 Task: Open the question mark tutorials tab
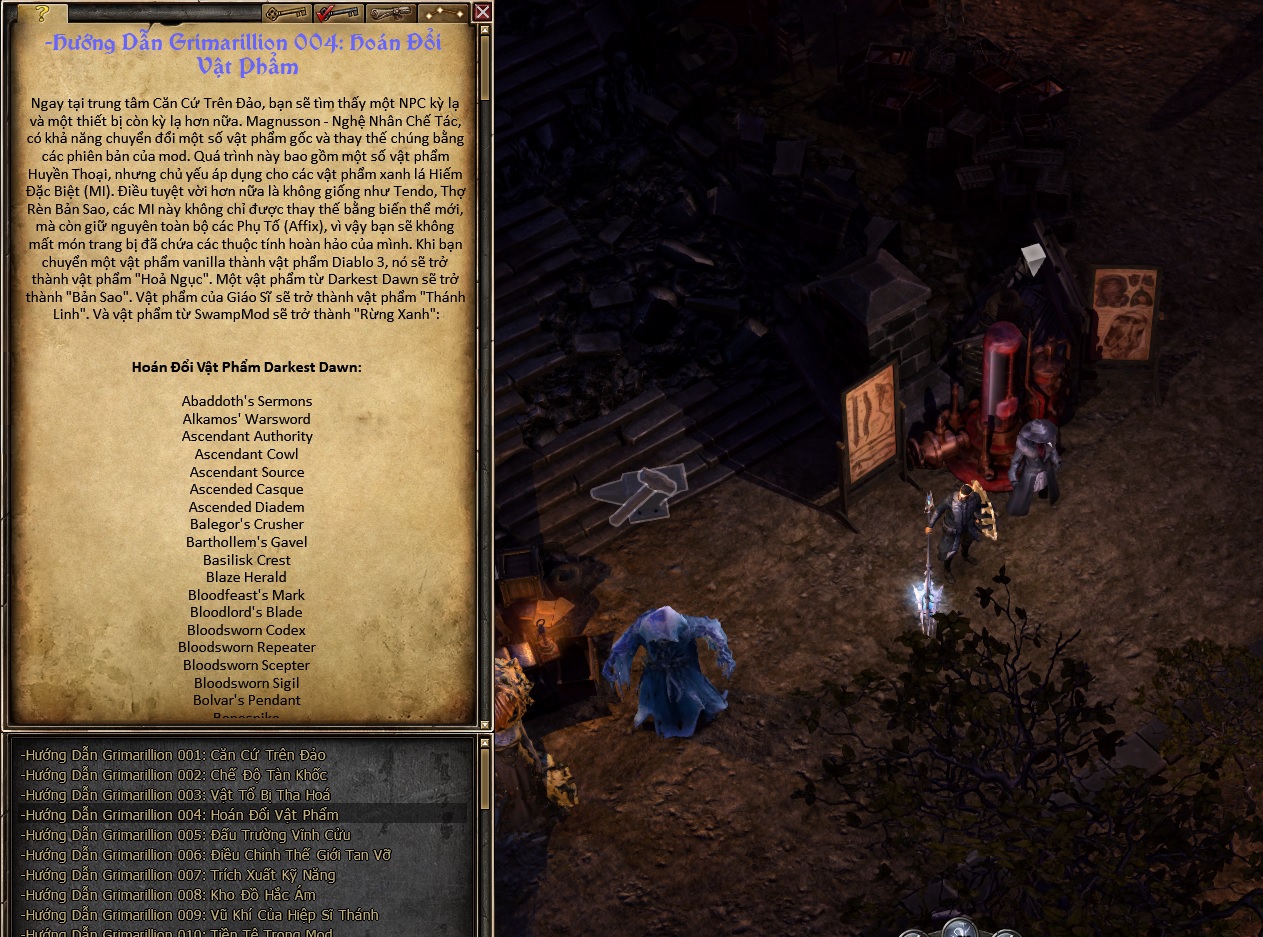click(x=42, y=13)
